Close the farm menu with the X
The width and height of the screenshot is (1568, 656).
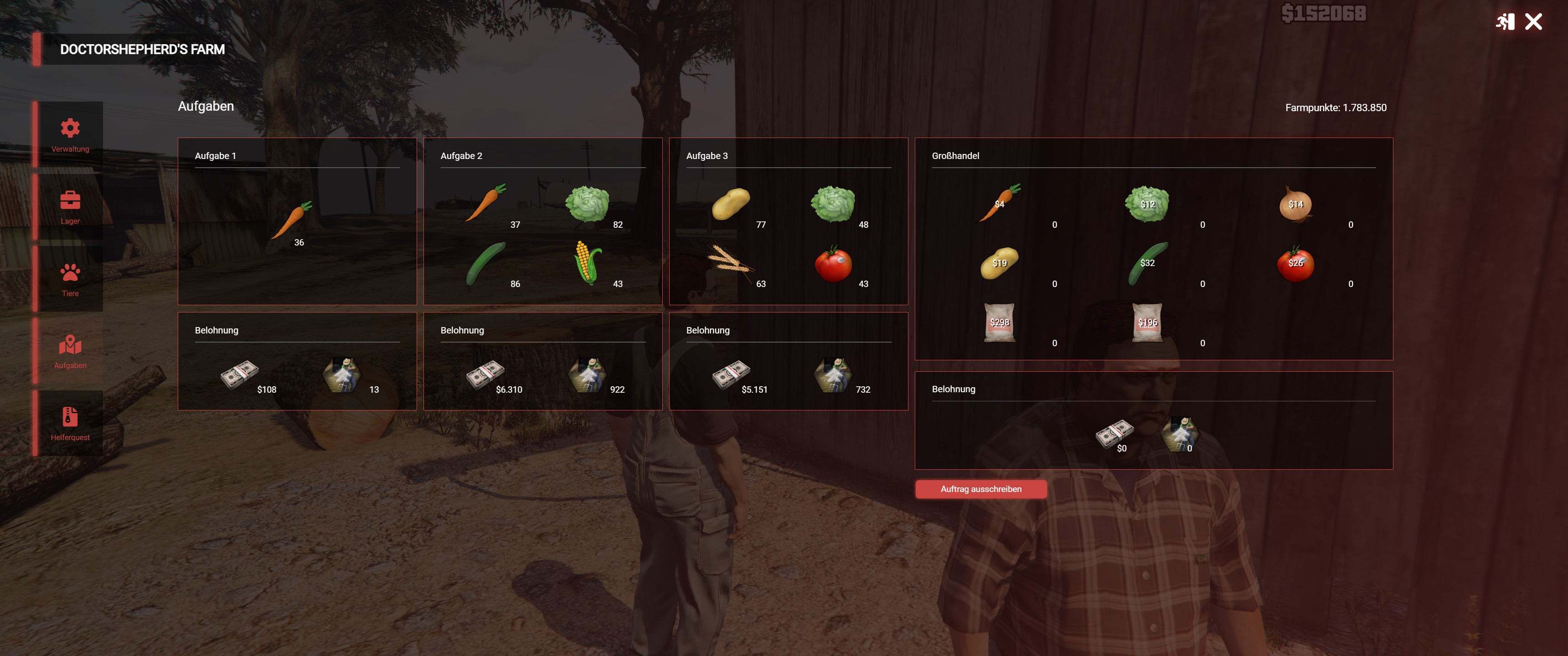1533,22
